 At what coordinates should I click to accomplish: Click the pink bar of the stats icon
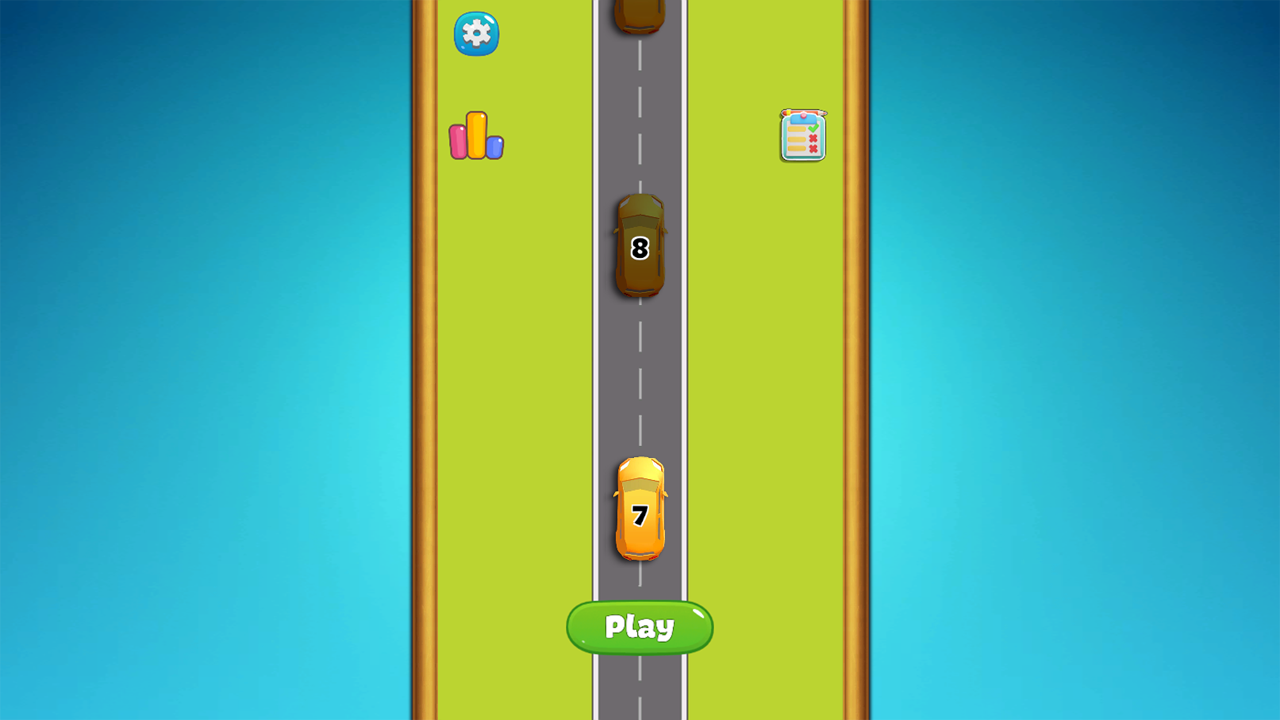(458, 141)
